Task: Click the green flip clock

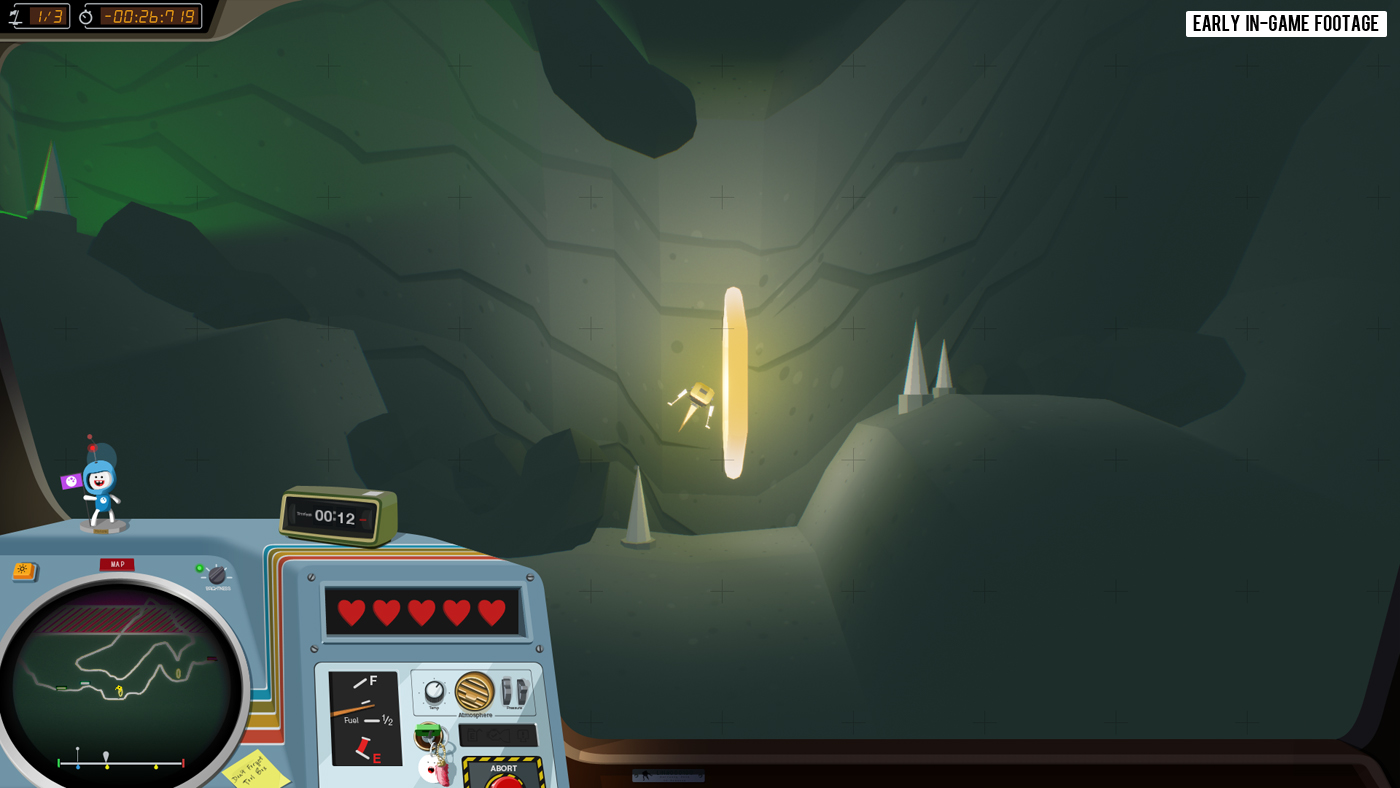Action: click(338, 516)
